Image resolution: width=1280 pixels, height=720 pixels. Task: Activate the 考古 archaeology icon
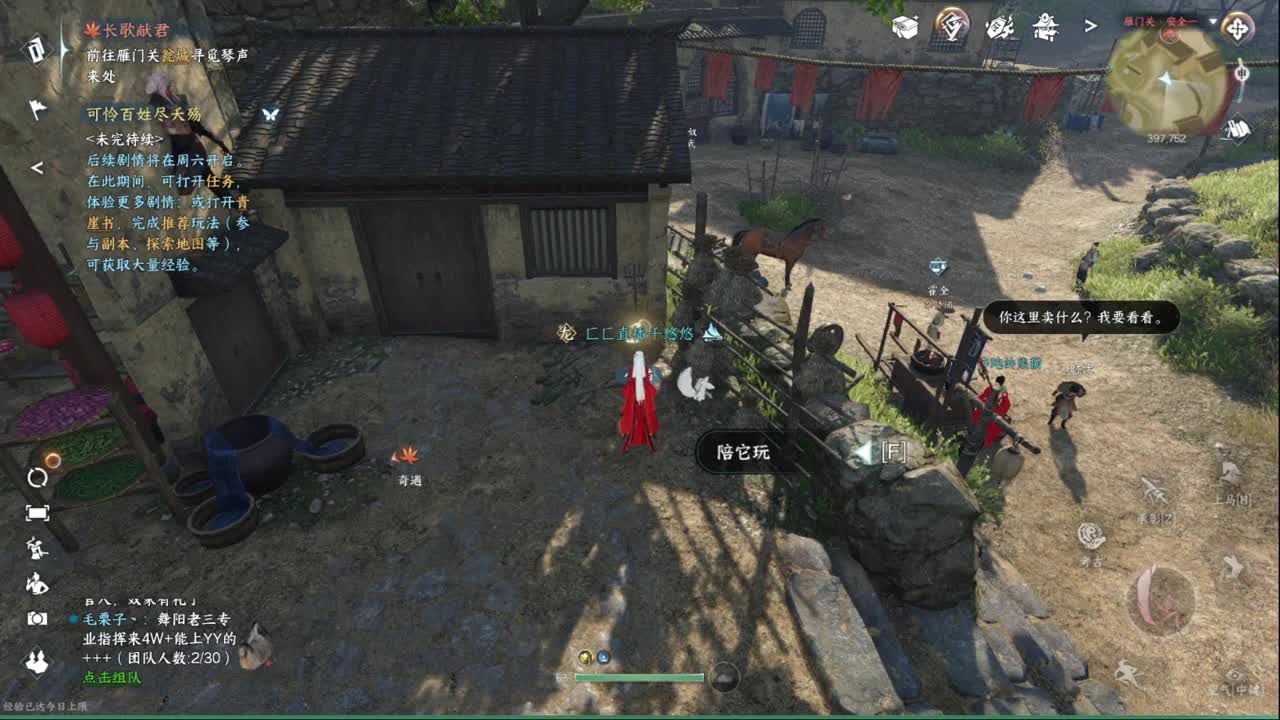[x=1232, y=568]
